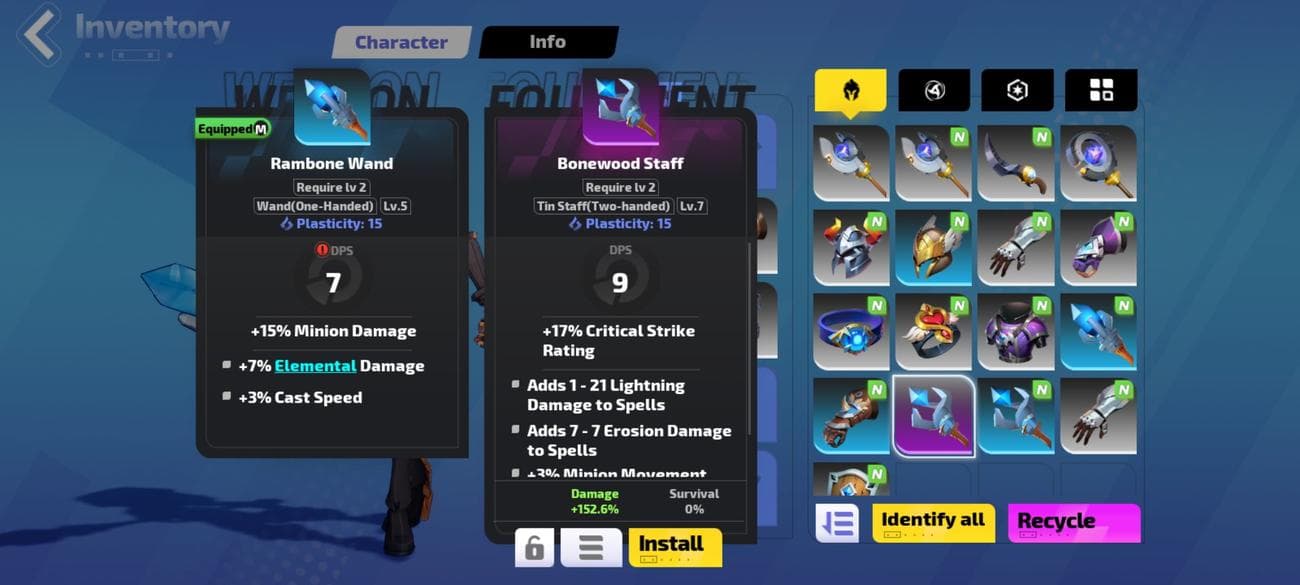Choose the flaming horned helmet
This screenshot has width=1300, height=585.
click(x=850, y=247)
